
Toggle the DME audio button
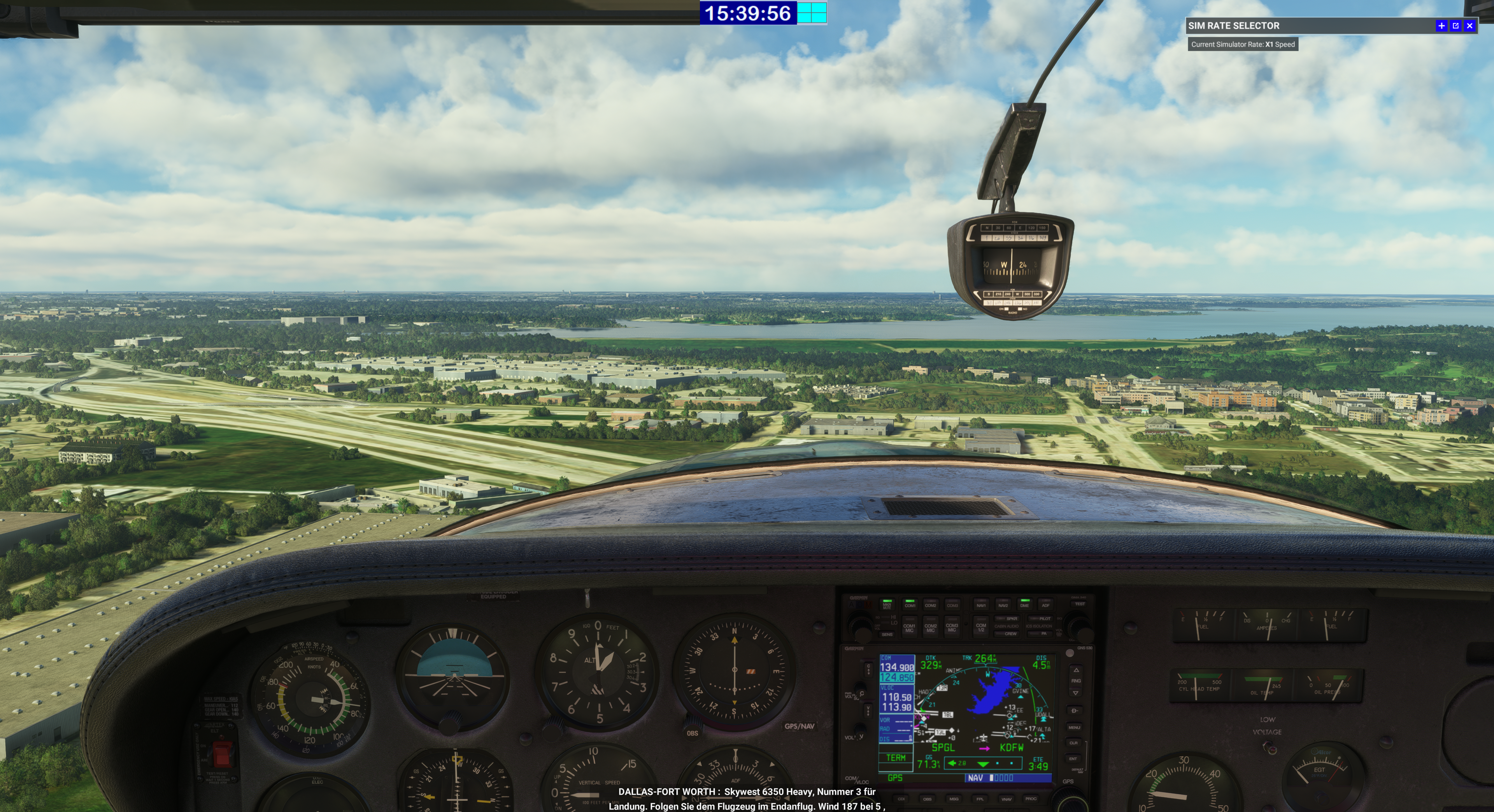click(1024, 604)
